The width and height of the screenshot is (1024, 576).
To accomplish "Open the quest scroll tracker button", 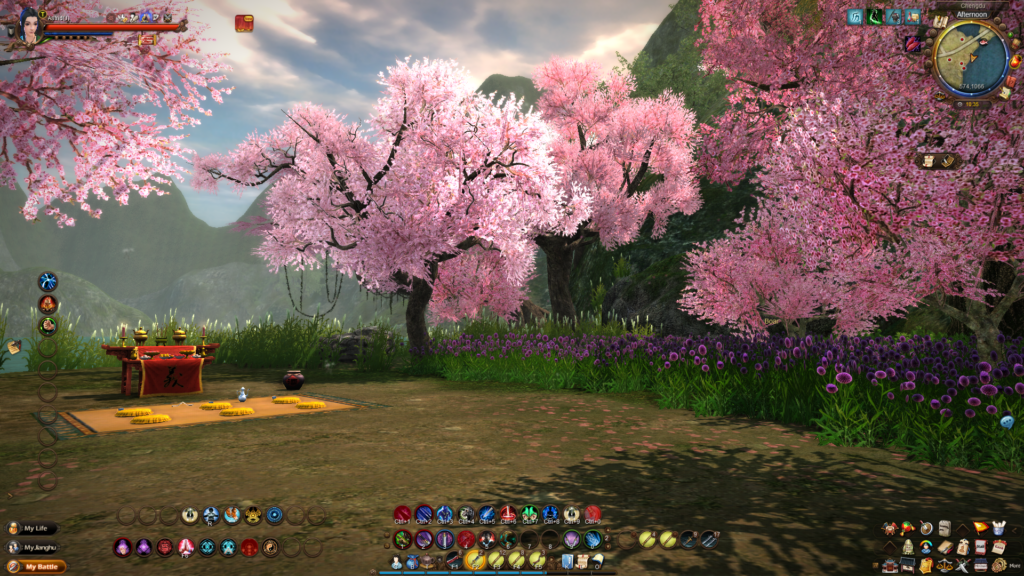I will click(927, 161).
